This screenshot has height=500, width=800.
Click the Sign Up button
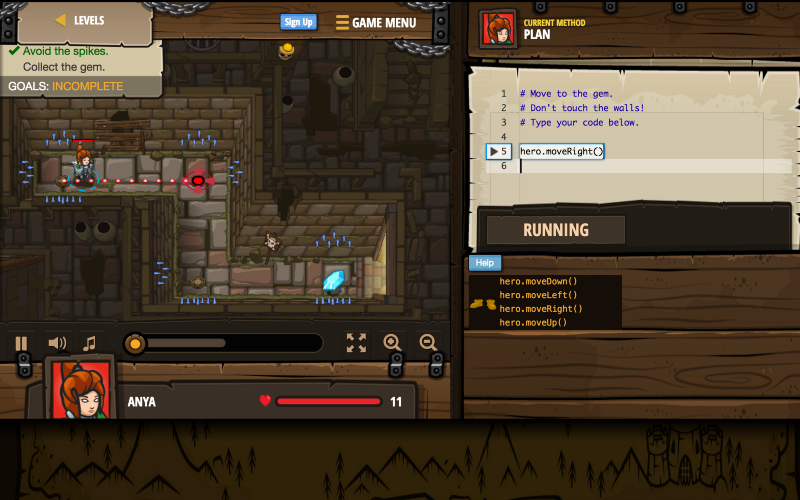click(x=298, y=22)
